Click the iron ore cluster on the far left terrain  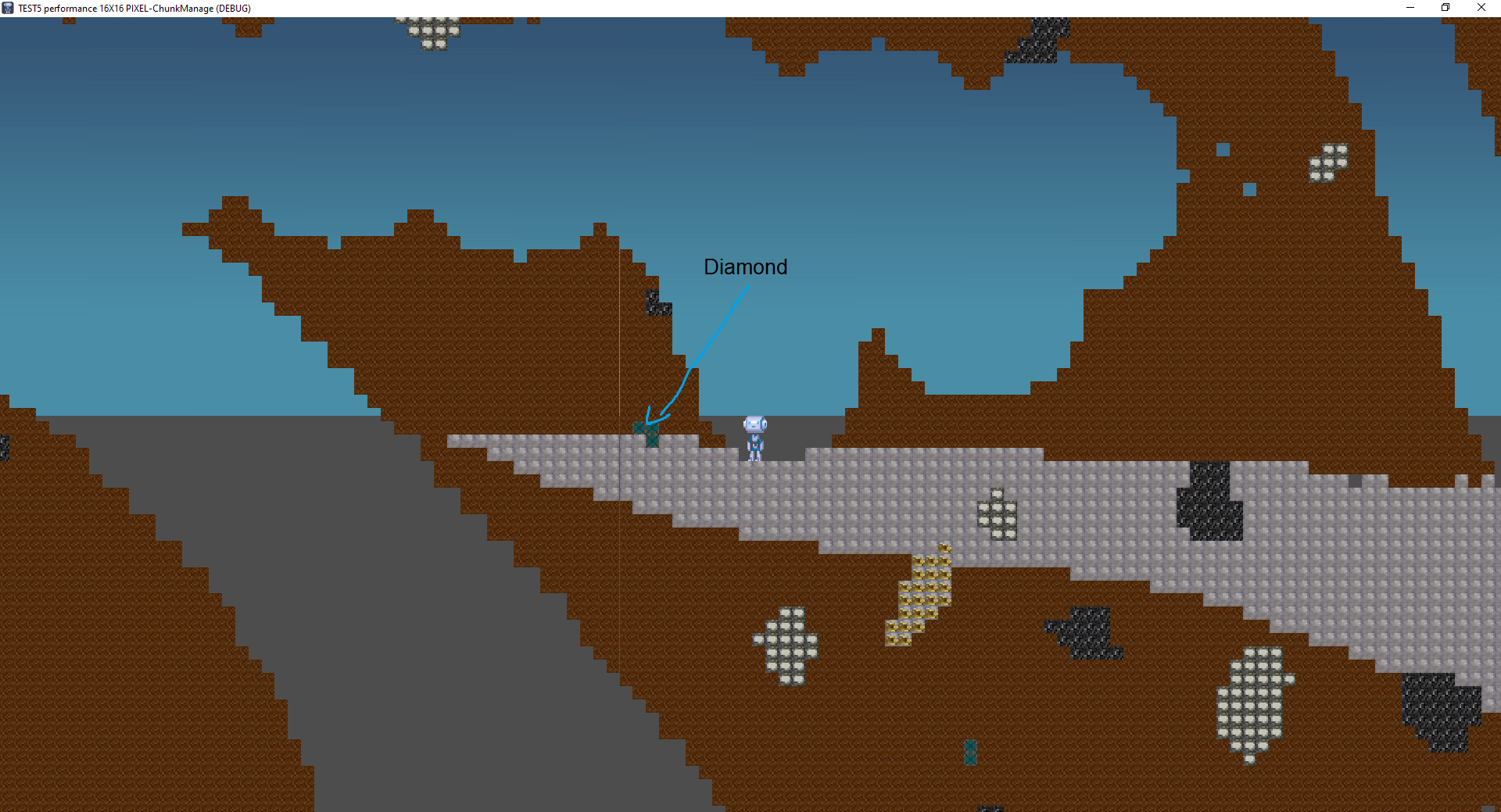(5, 449)
